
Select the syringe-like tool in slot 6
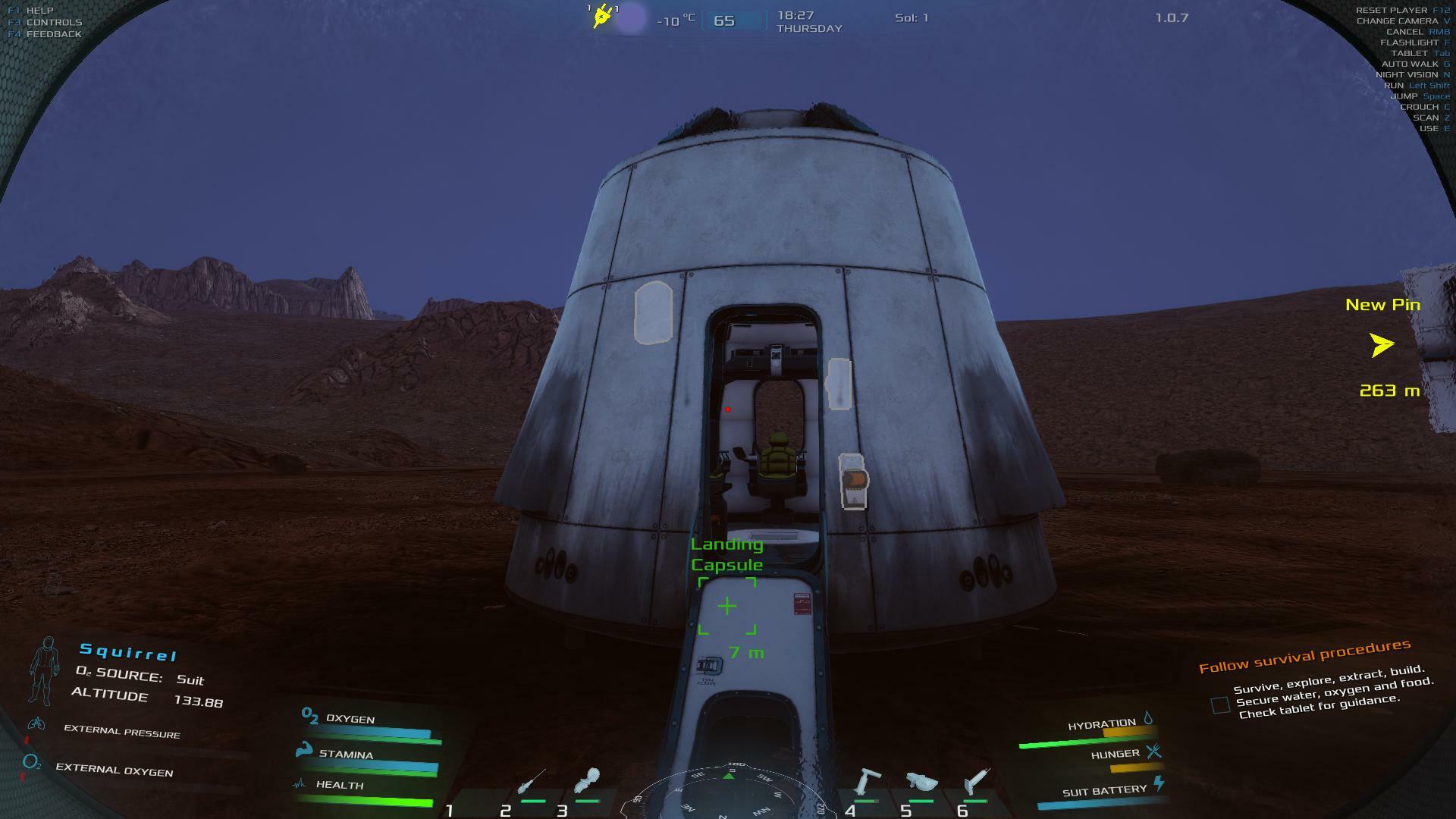click(976, 782)
